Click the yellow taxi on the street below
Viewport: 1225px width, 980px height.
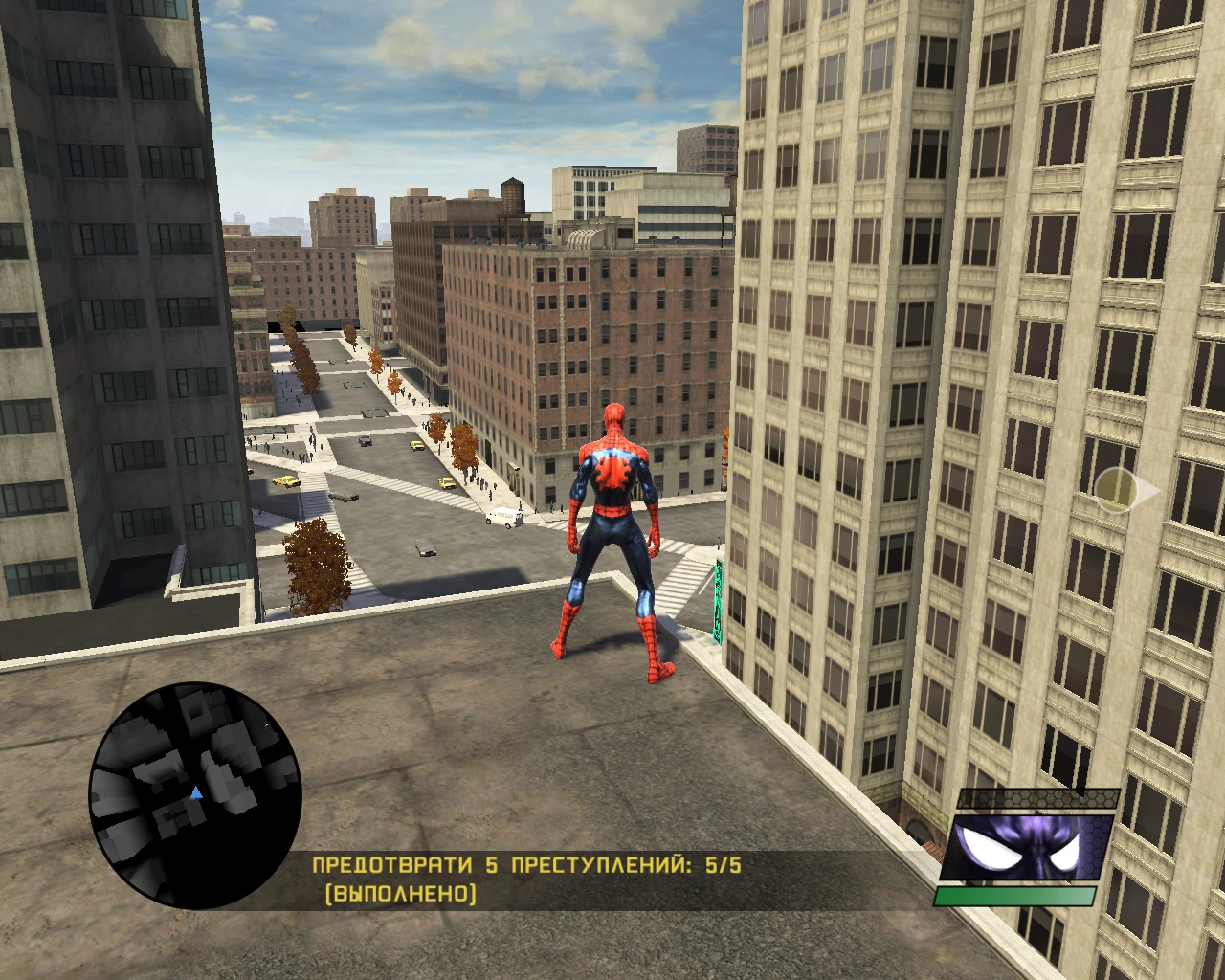click(284, 482)
